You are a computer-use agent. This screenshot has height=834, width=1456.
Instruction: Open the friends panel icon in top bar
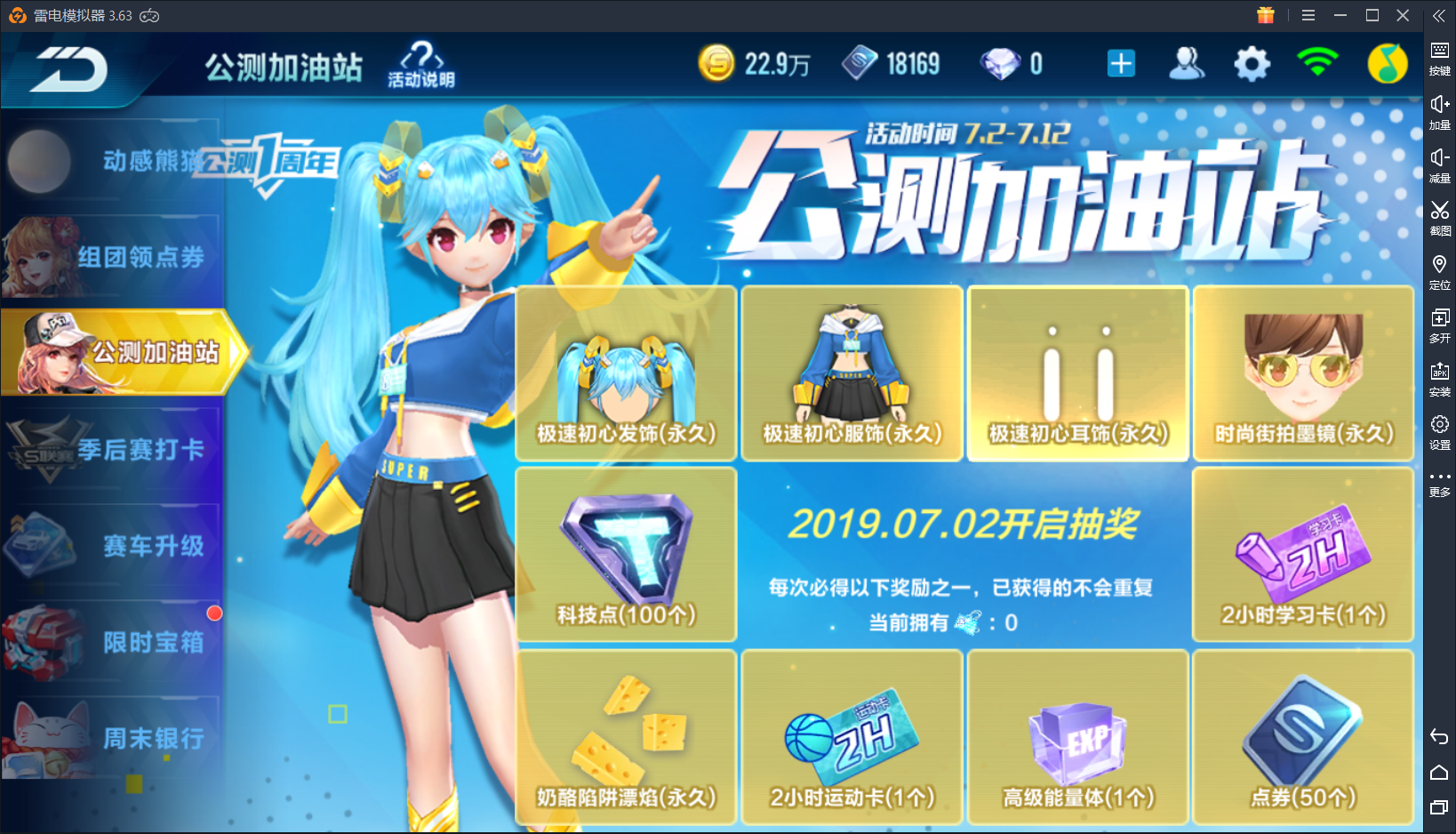click(1187, 63)
